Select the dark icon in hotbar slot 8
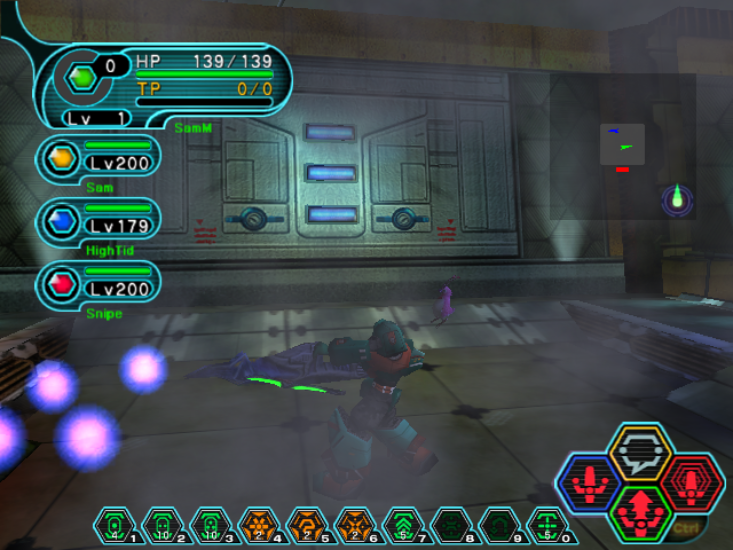Viewport: 733px width, 550px height. [450, 524]
